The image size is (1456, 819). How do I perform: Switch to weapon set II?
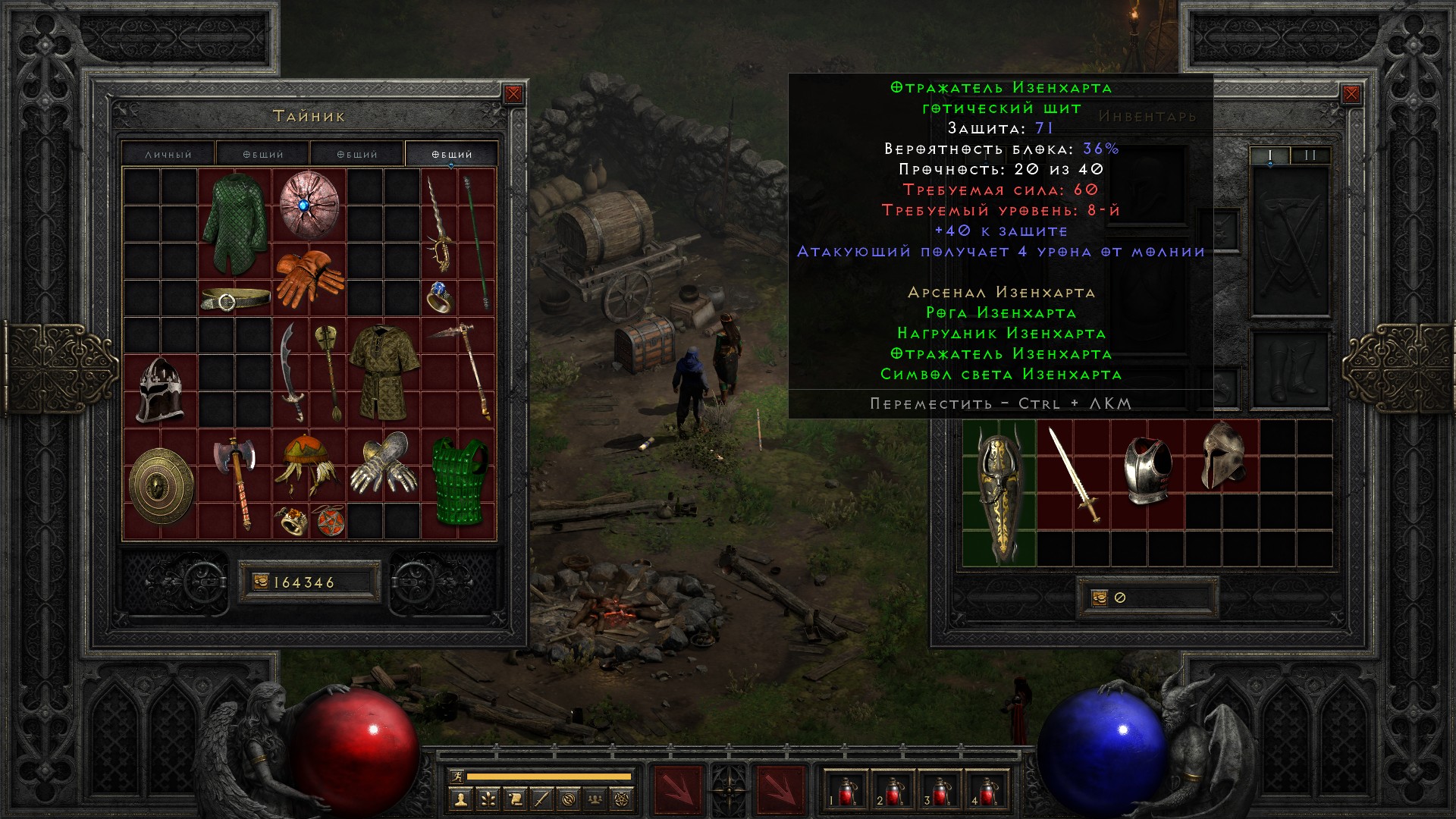pos(1310,155)
